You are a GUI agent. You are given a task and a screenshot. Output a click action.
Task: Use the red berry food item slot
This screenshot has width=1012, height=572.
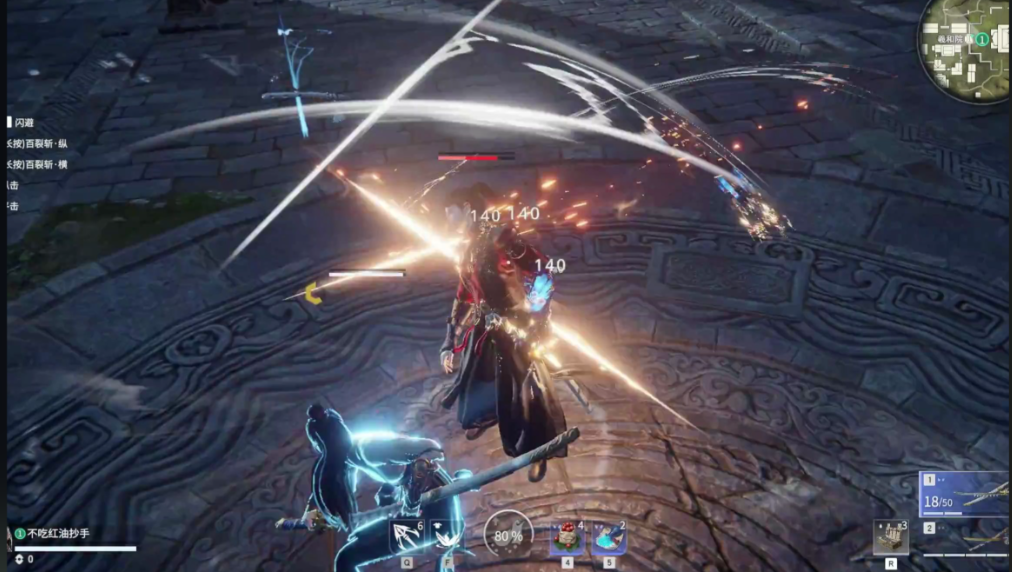coord(566,539)
